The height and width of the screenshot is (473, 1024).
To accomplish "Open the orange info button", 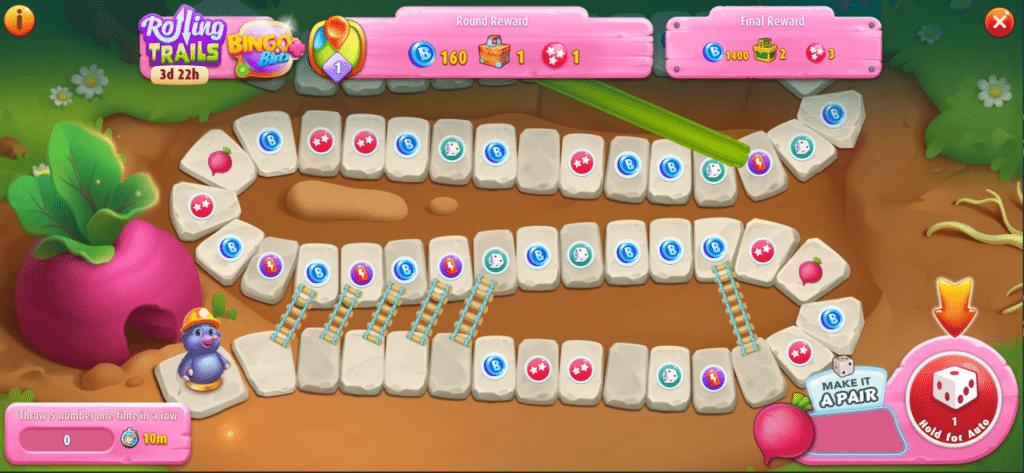I will click(x=19, y=19).
